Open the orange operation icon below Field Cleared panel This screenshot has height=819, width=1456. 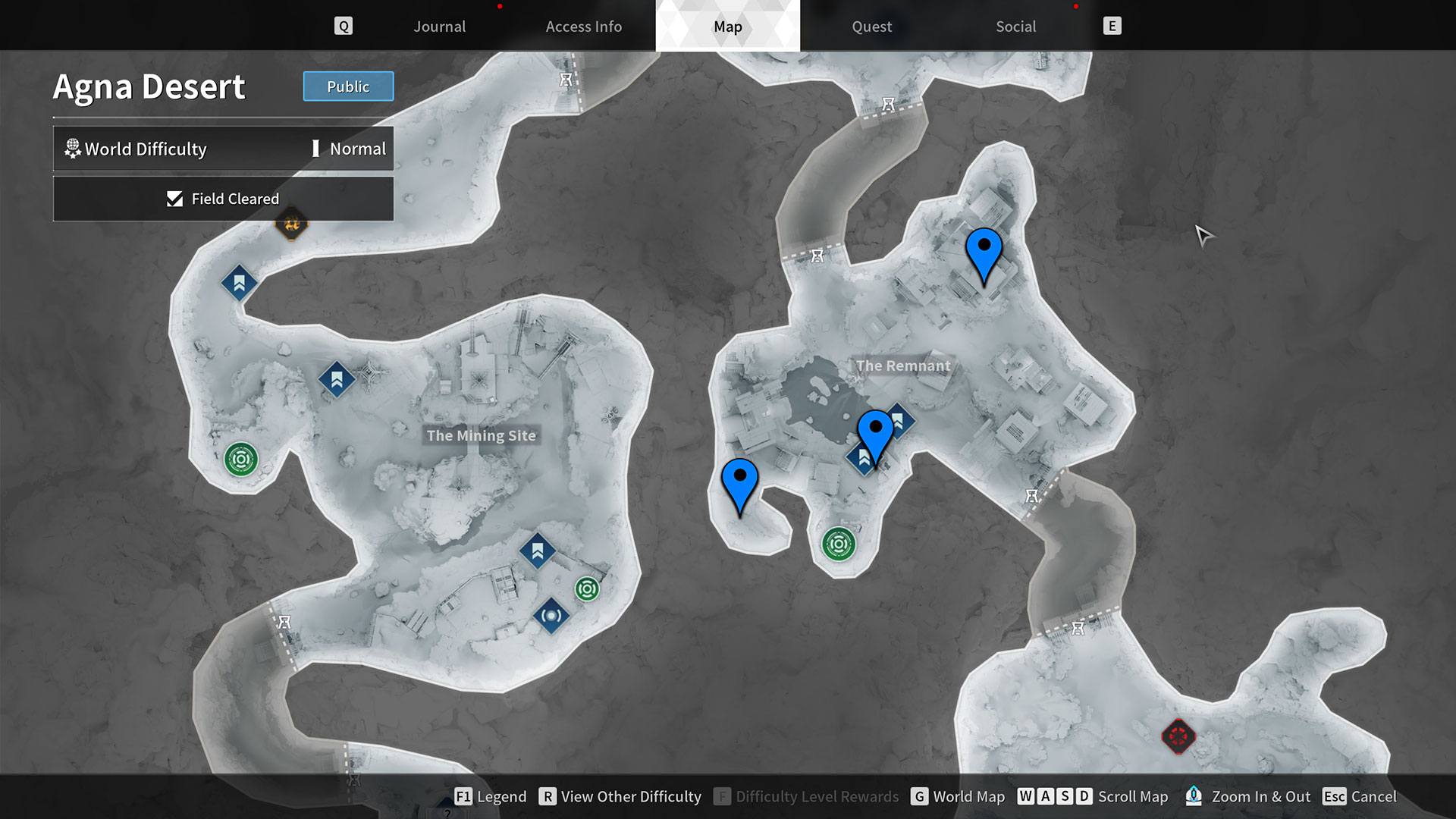tap(292, 224)
